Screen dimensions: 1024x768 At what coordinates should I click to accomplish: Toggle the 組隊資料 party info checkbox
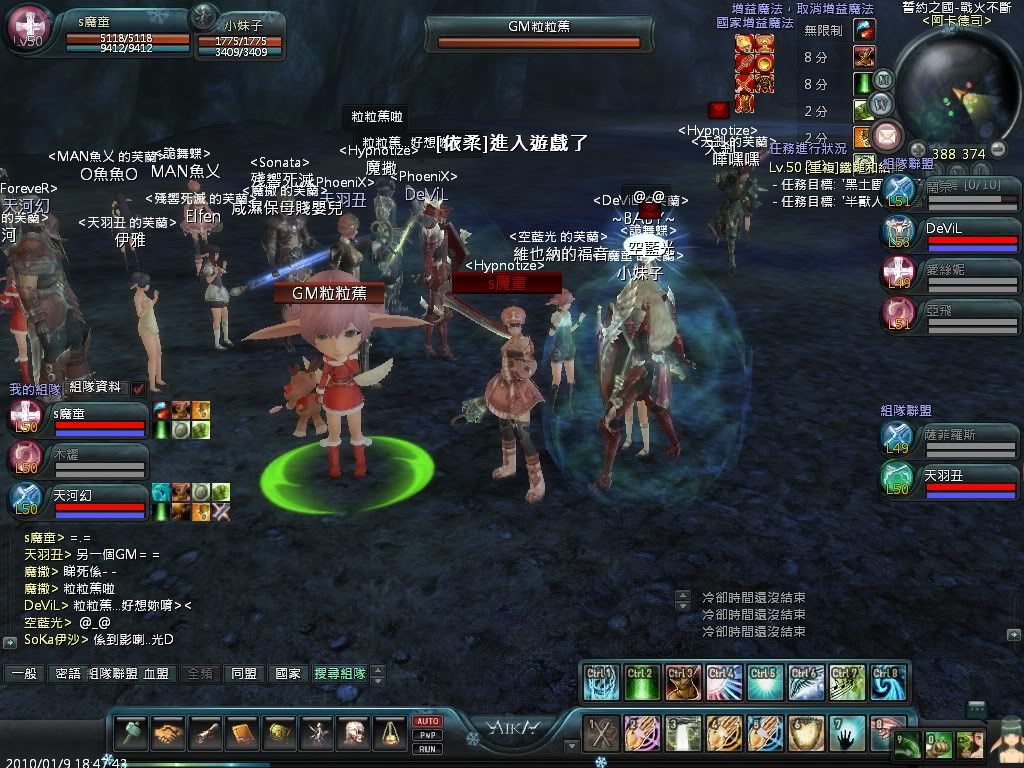click(x=138, y=388)
